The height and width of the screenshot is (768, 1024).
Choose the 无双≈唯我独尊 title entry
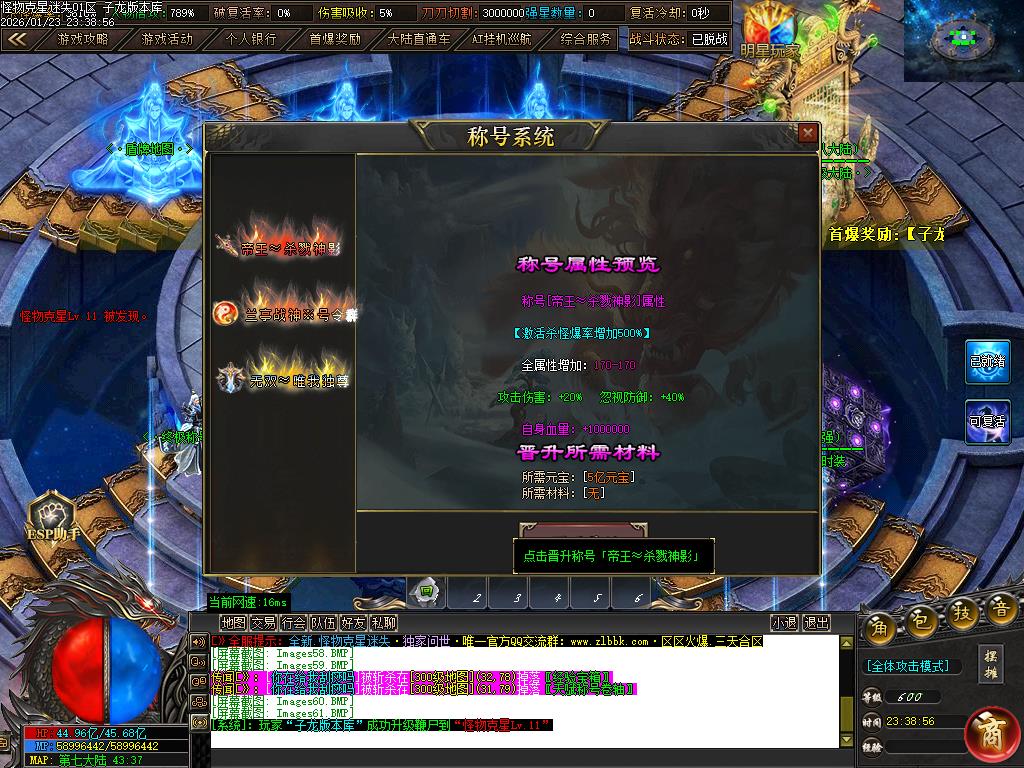(285, 378)
